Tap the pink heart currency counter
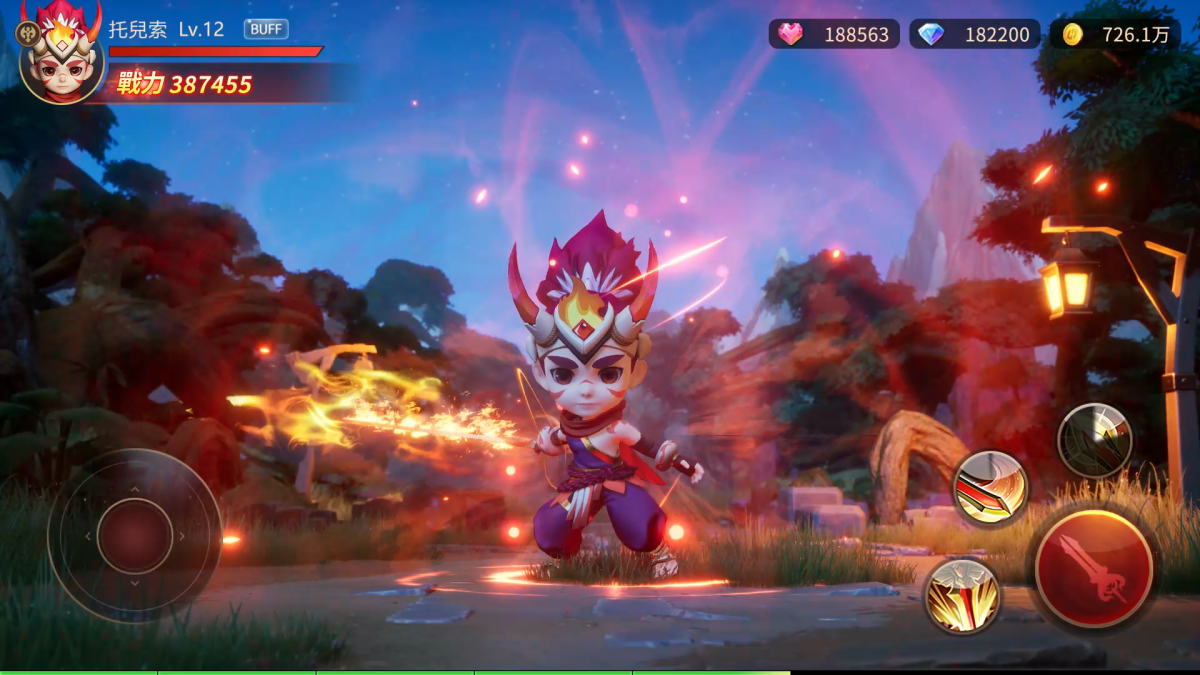1200x675 pixels. [x=834, y=34]
